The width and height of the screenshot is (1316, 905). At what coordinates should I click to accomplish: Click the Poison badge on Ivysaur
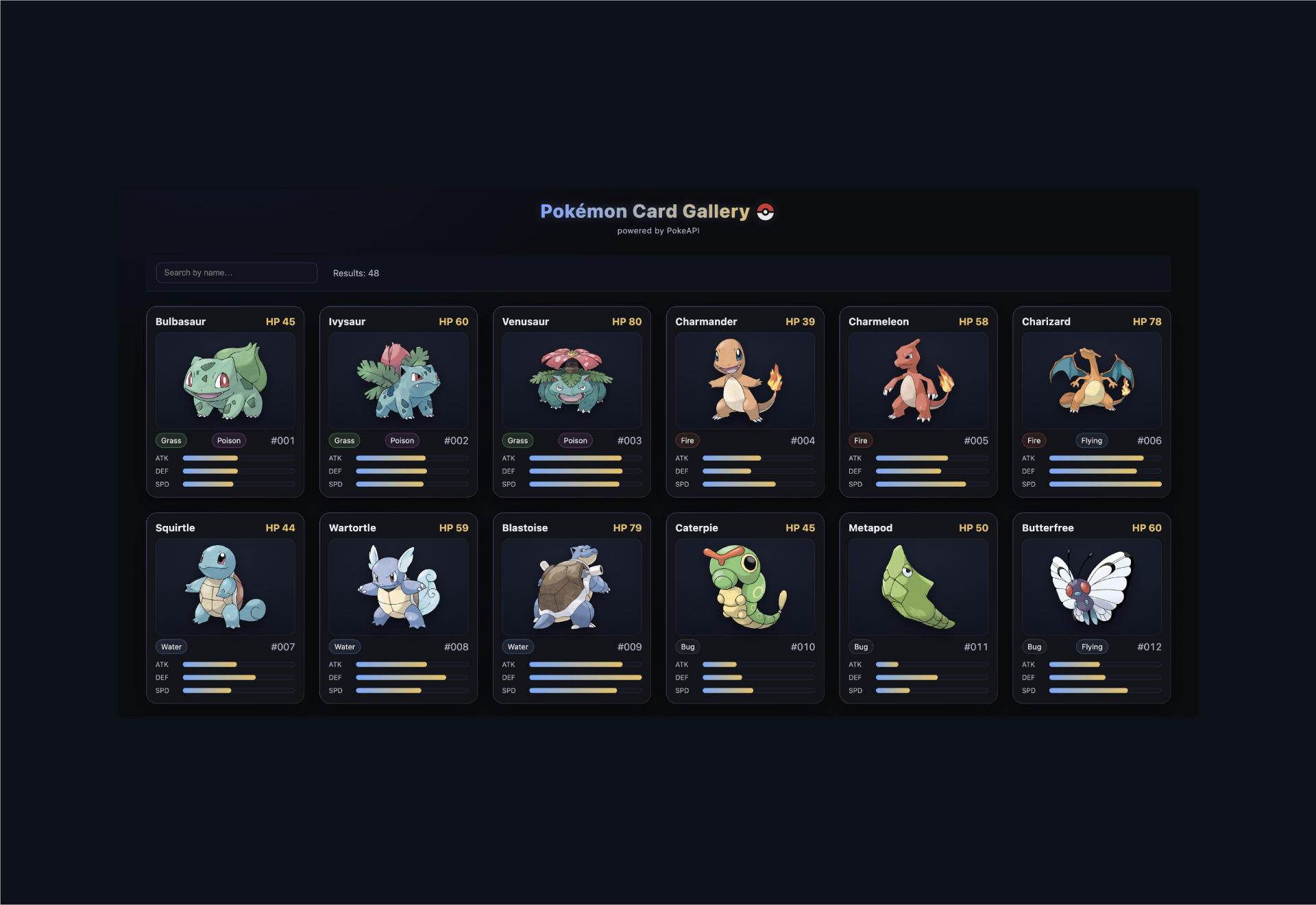pyautogui.click(x=402, y=440)
